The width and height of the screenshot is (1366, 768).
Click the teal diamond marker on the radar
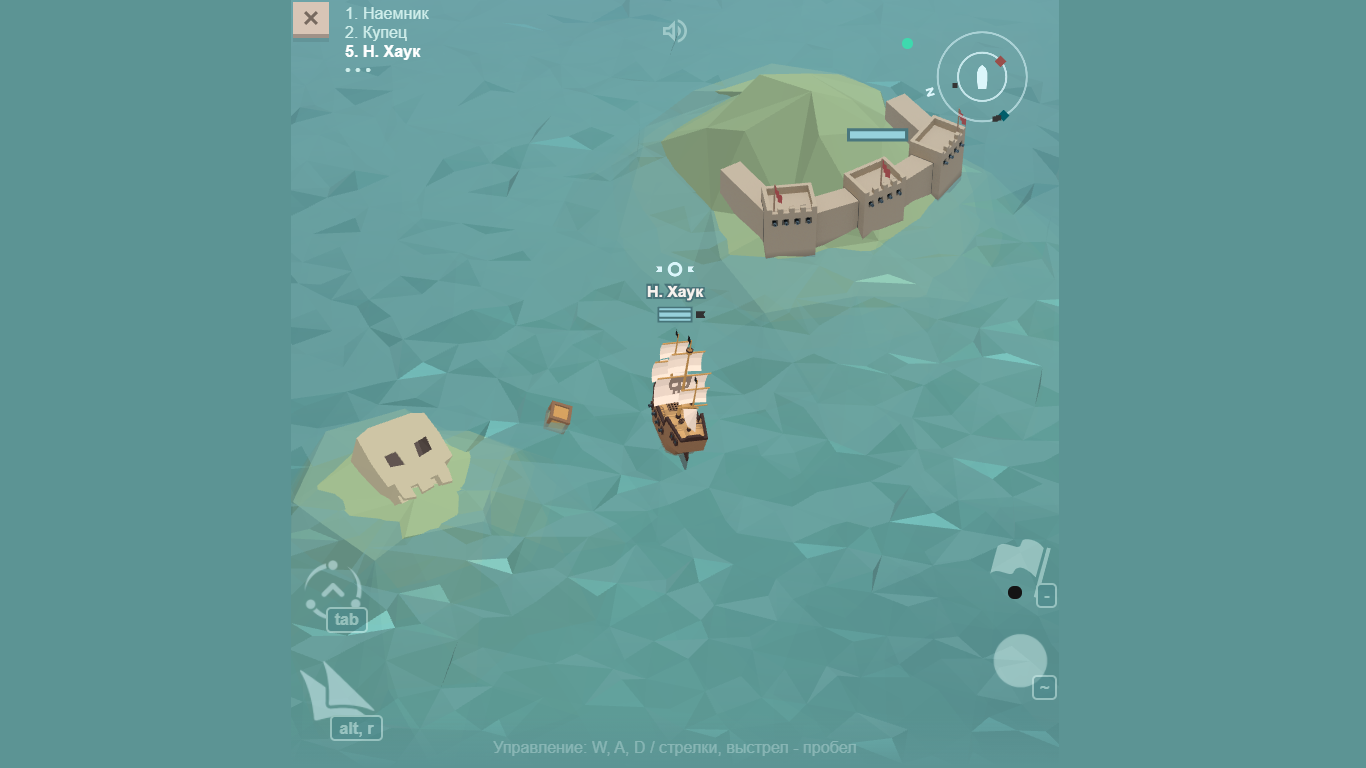click(x=1003, y=115)
